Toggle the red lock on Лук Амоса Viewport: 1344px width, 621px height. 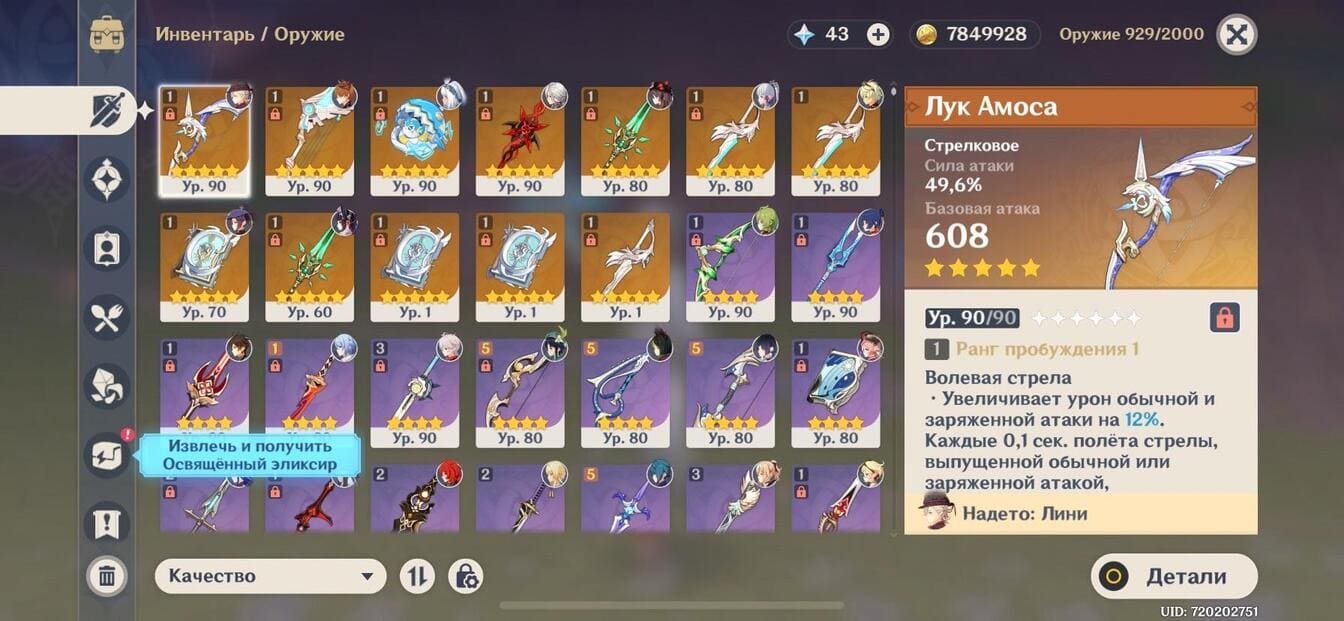pyautogui.click(x=1225, y=318)
